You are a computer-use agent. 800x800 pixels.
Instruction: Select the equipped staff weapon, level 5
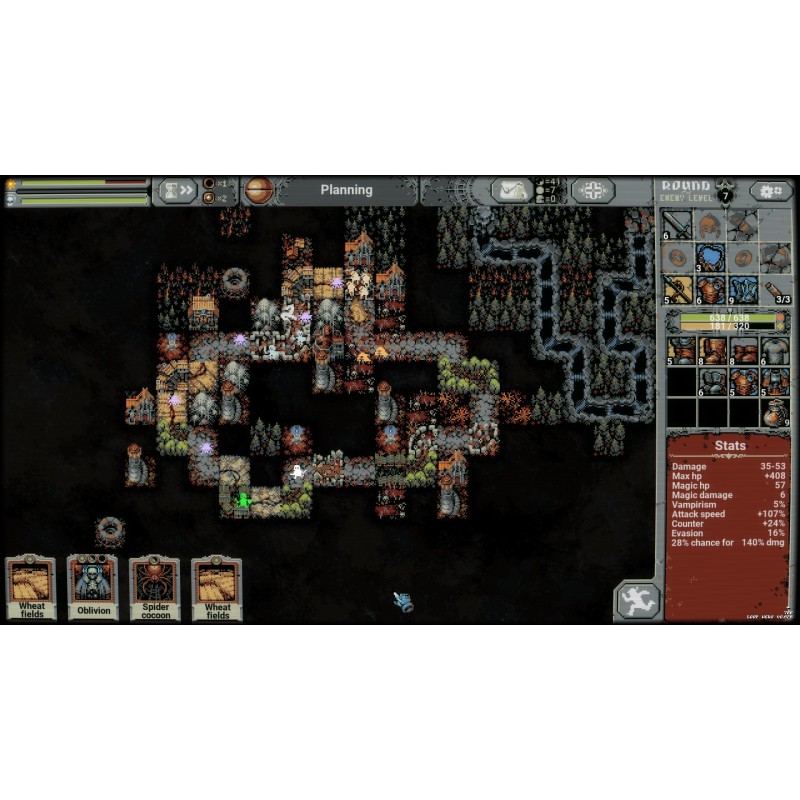pos(679,289)
